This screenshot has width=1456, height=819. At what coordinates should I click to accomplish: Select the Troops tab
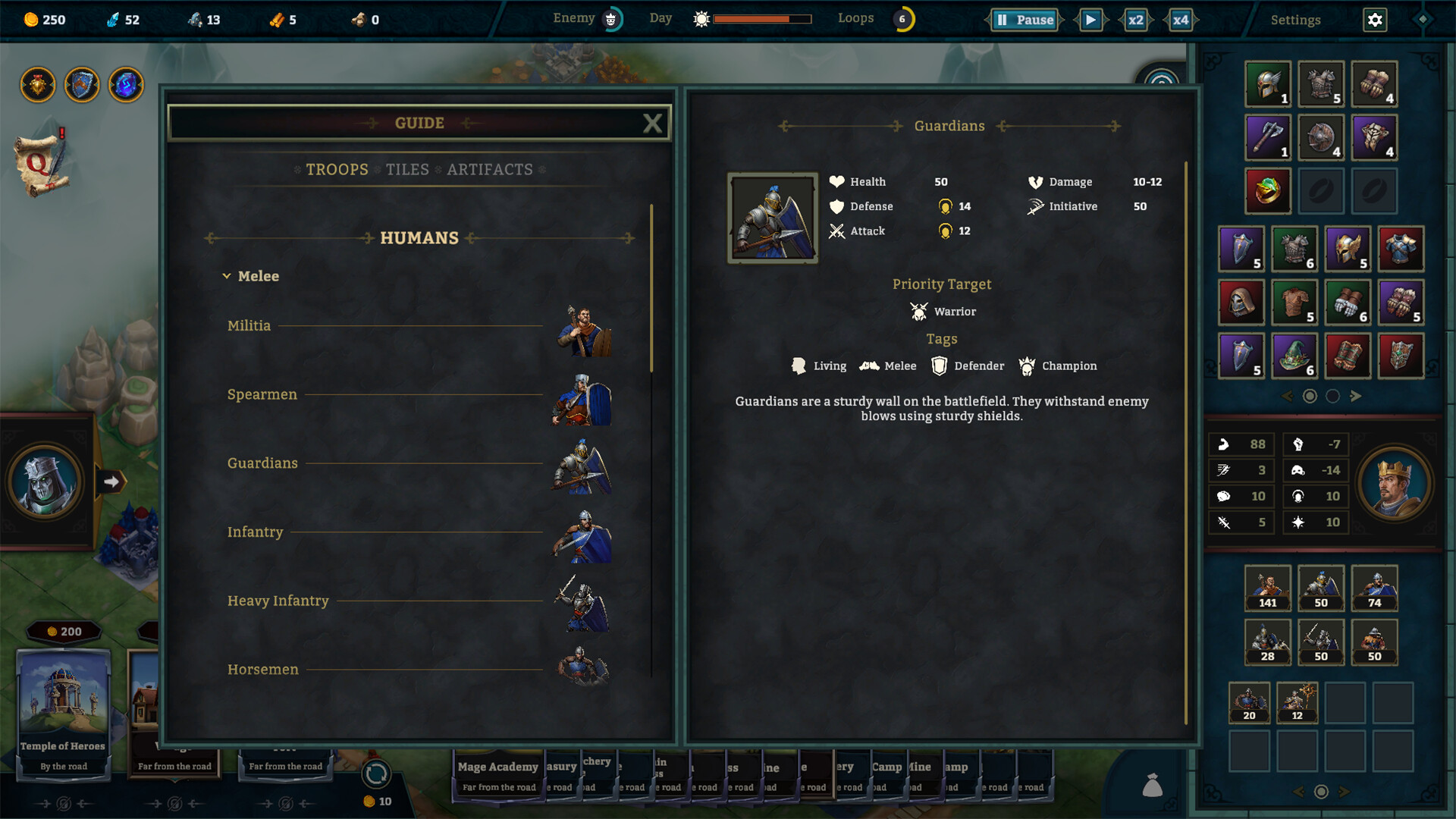pos(337,170)
